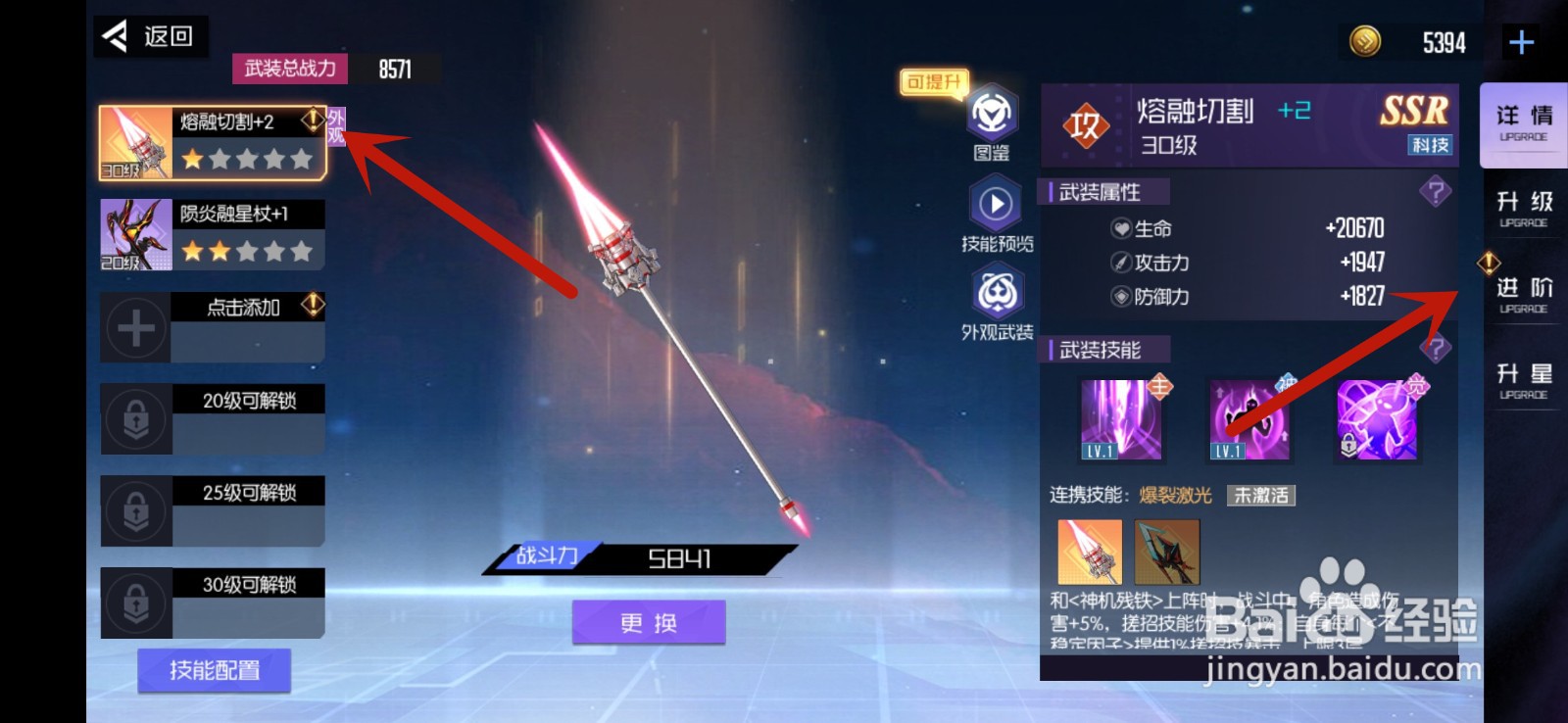The image size is (1568, 723).
Task: Tap the locked 觉 awakening skill icon
Action: pos(1378,419)
